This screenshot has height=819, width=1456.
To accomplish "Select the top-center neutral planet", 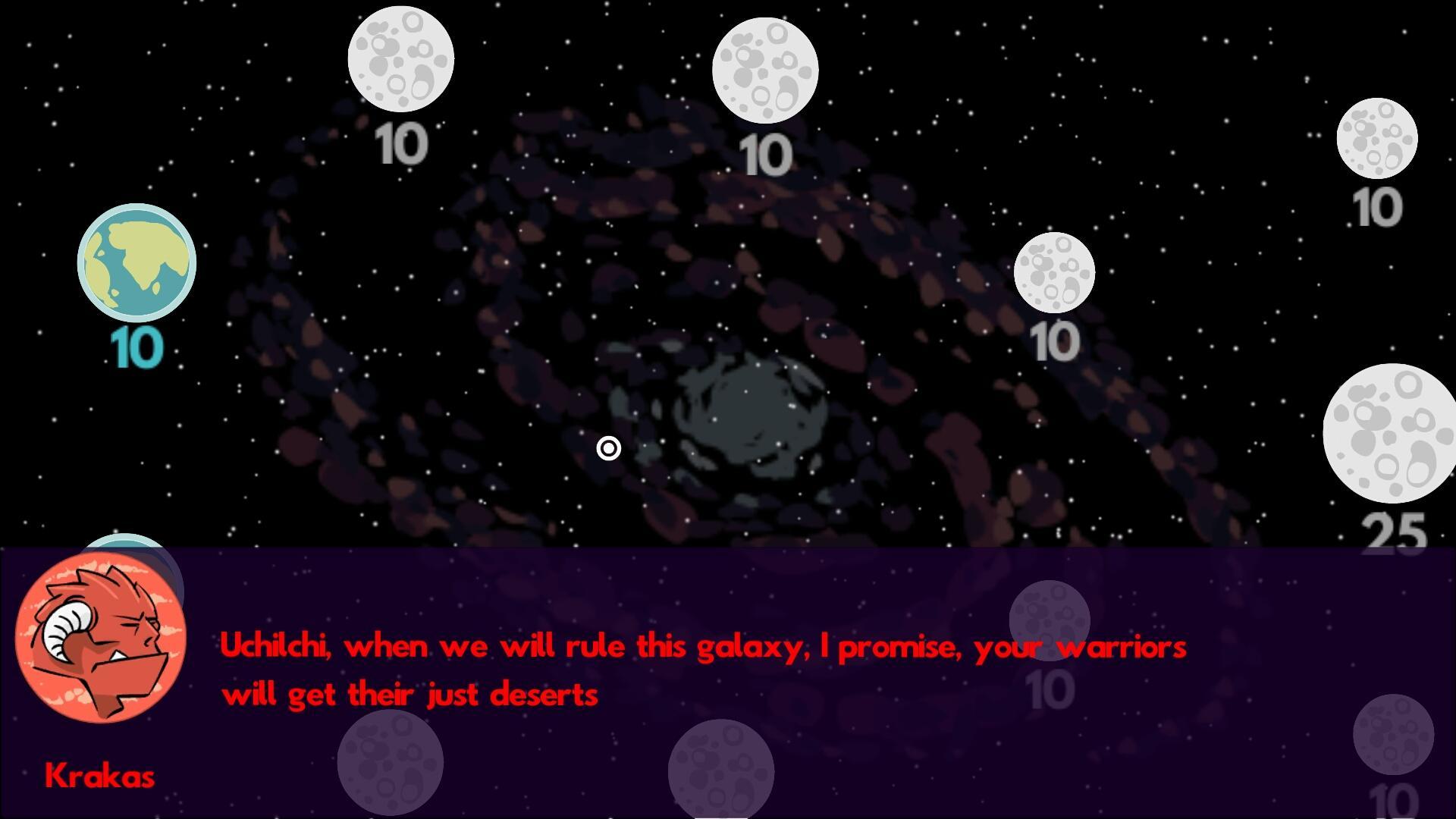I will coord(766,68).
